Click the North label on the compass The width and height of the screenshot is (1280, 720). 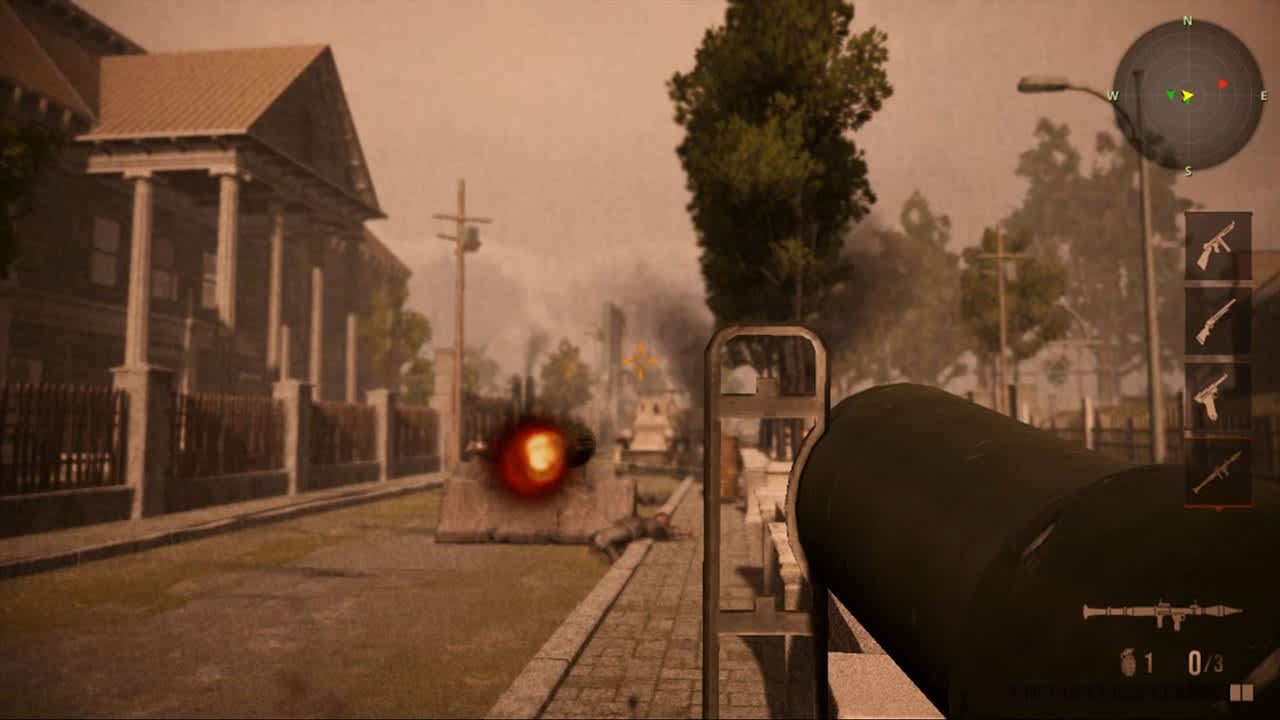click(x=1187, y=20)
